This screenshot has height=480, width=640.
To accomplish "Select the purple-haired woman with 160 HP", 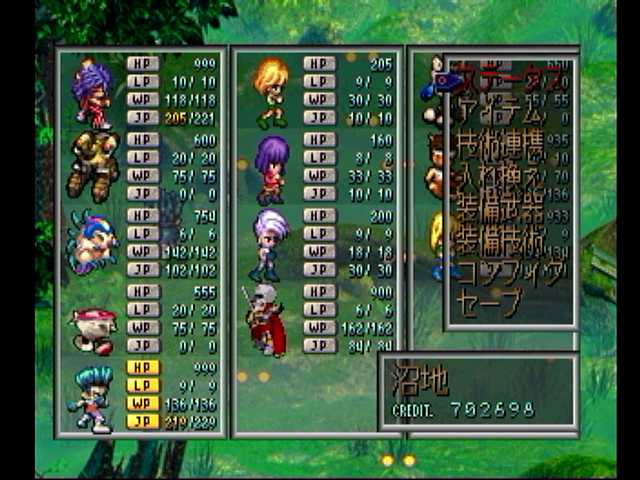I will 270,168.
